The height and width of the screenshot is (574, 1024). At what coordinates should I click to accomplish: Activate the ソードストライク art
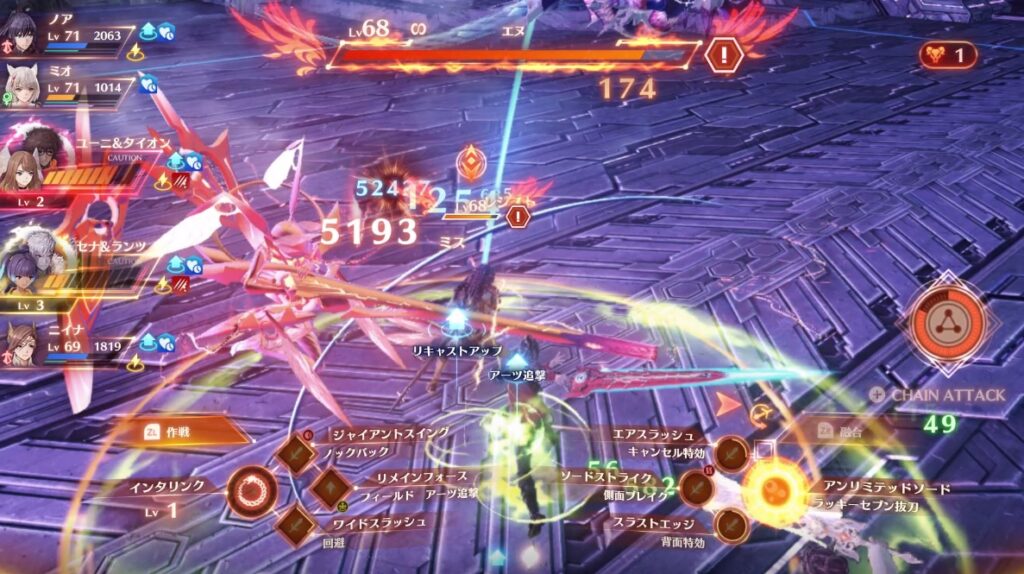(696, 489)
